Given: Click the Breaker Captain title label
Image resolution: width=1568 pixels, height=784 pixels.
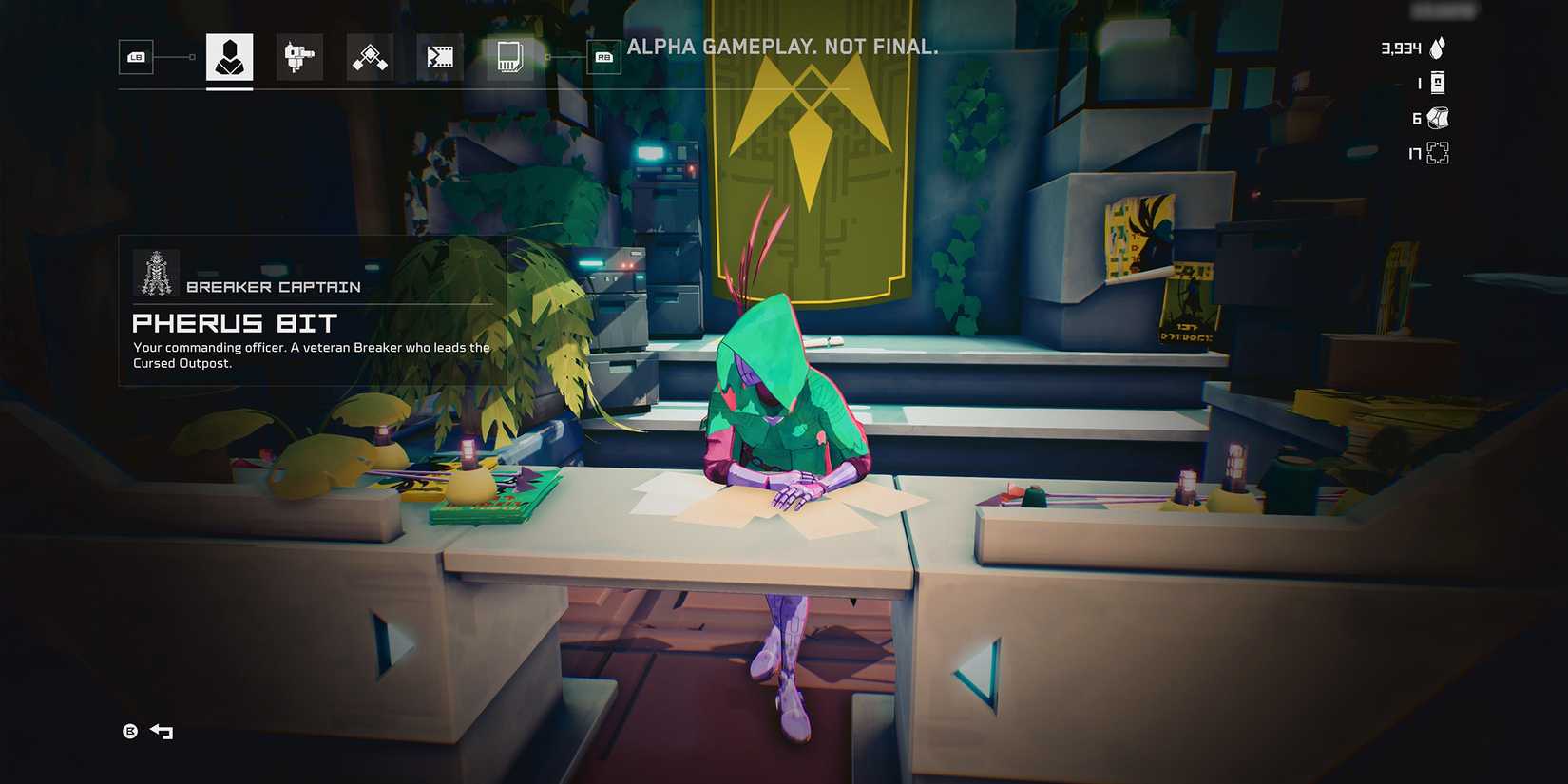Looking at the screenshot, I should (274, 286).
